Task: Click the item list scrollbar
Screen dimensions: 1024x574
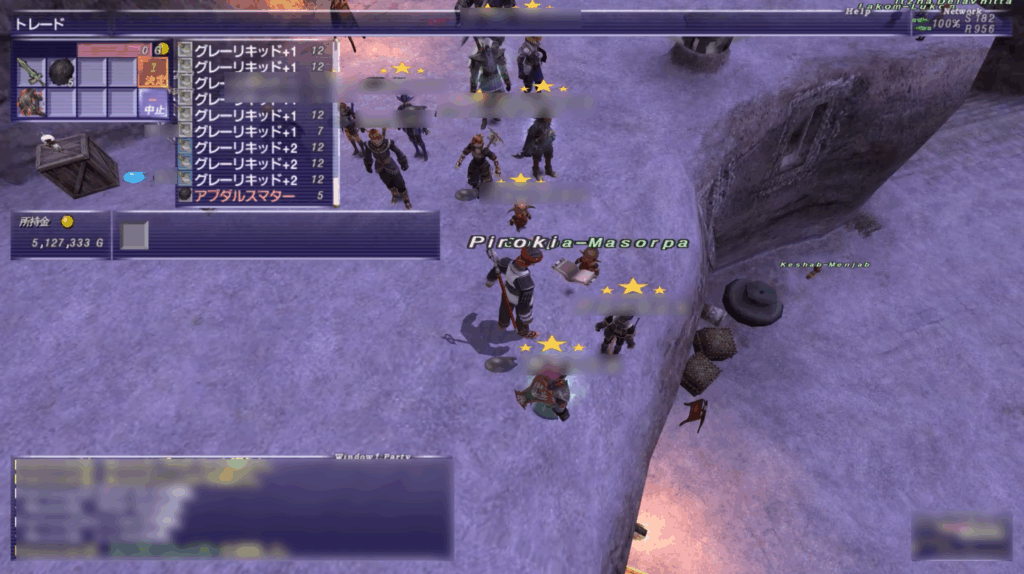Action: point(335,120)
